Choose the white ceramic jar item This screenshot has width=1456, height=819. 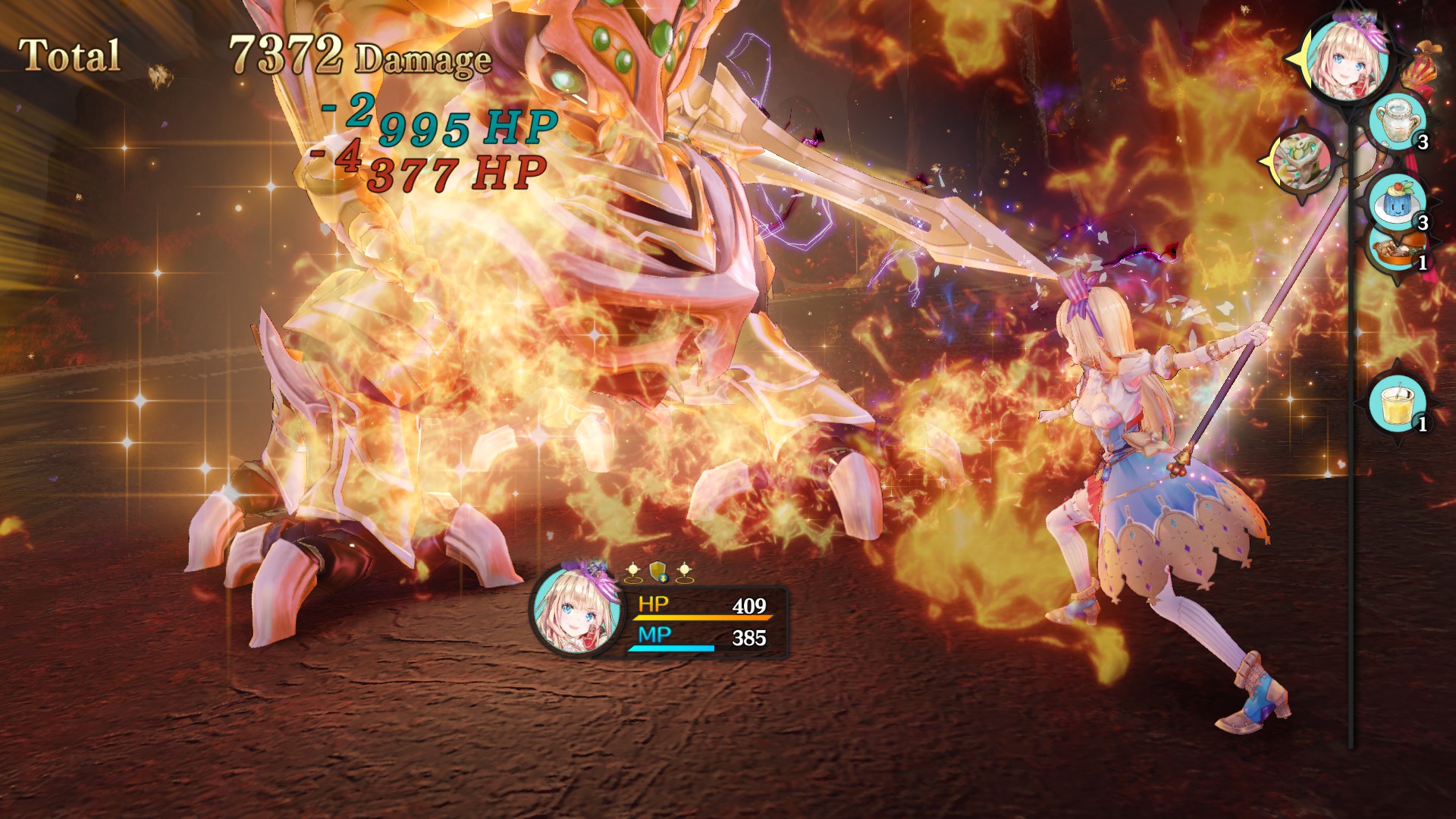tap(1397, 123)
